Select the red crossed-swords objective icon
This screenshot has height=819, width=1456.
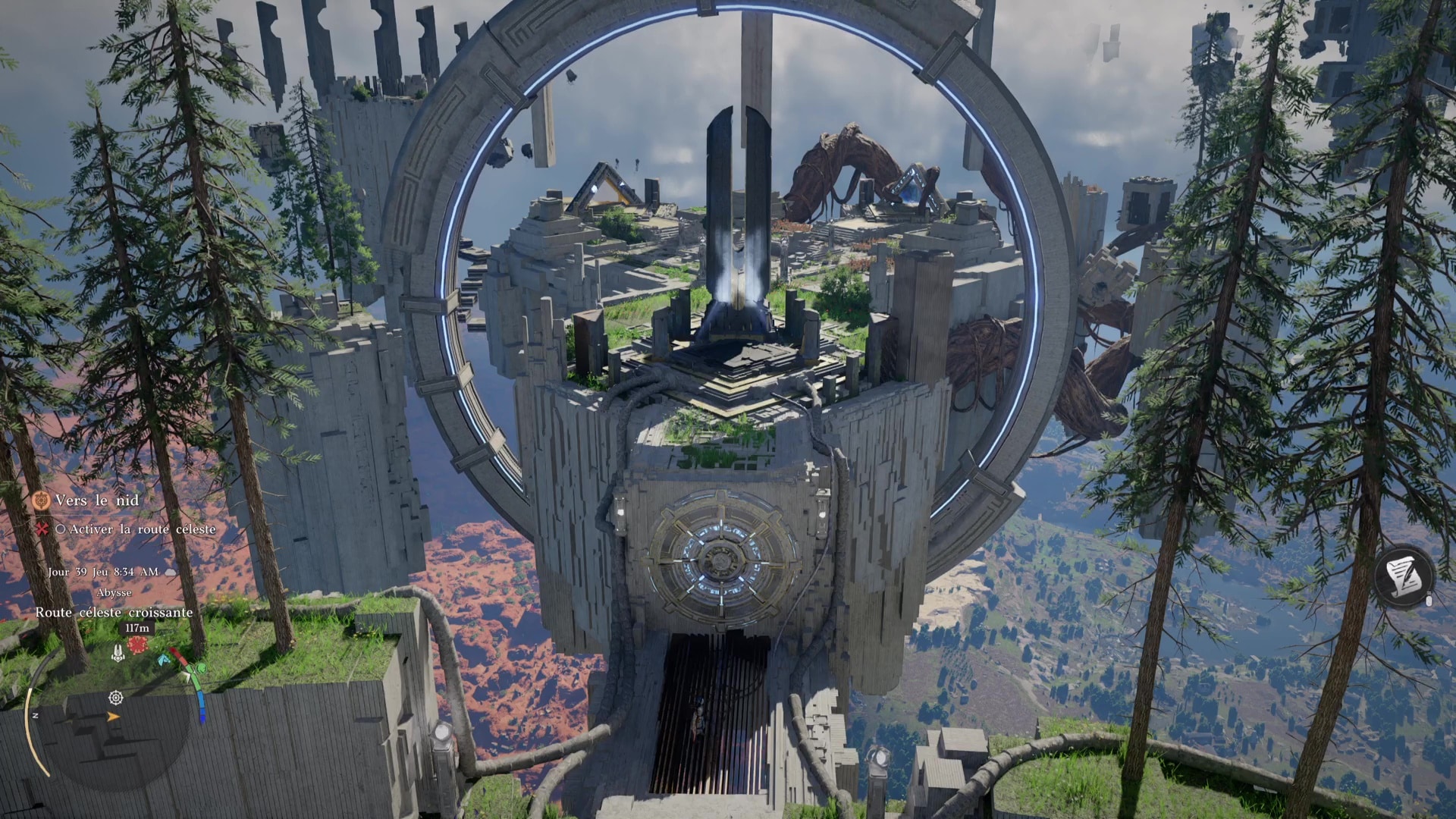pyautogui.click(x=43, y=529)
